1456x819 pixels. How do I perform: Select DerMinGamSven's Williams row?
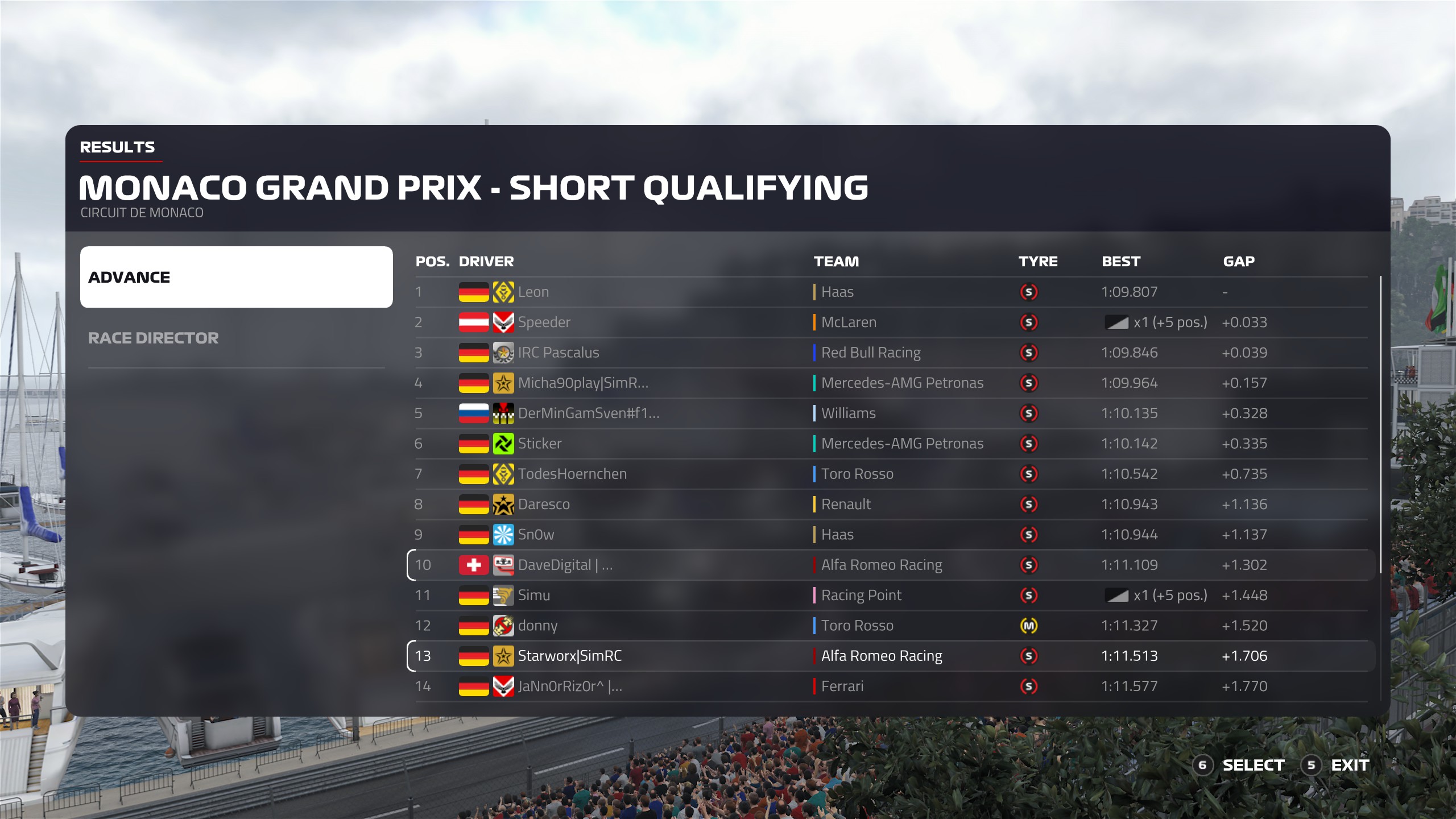pyautogui.click(x=891, y=413)
